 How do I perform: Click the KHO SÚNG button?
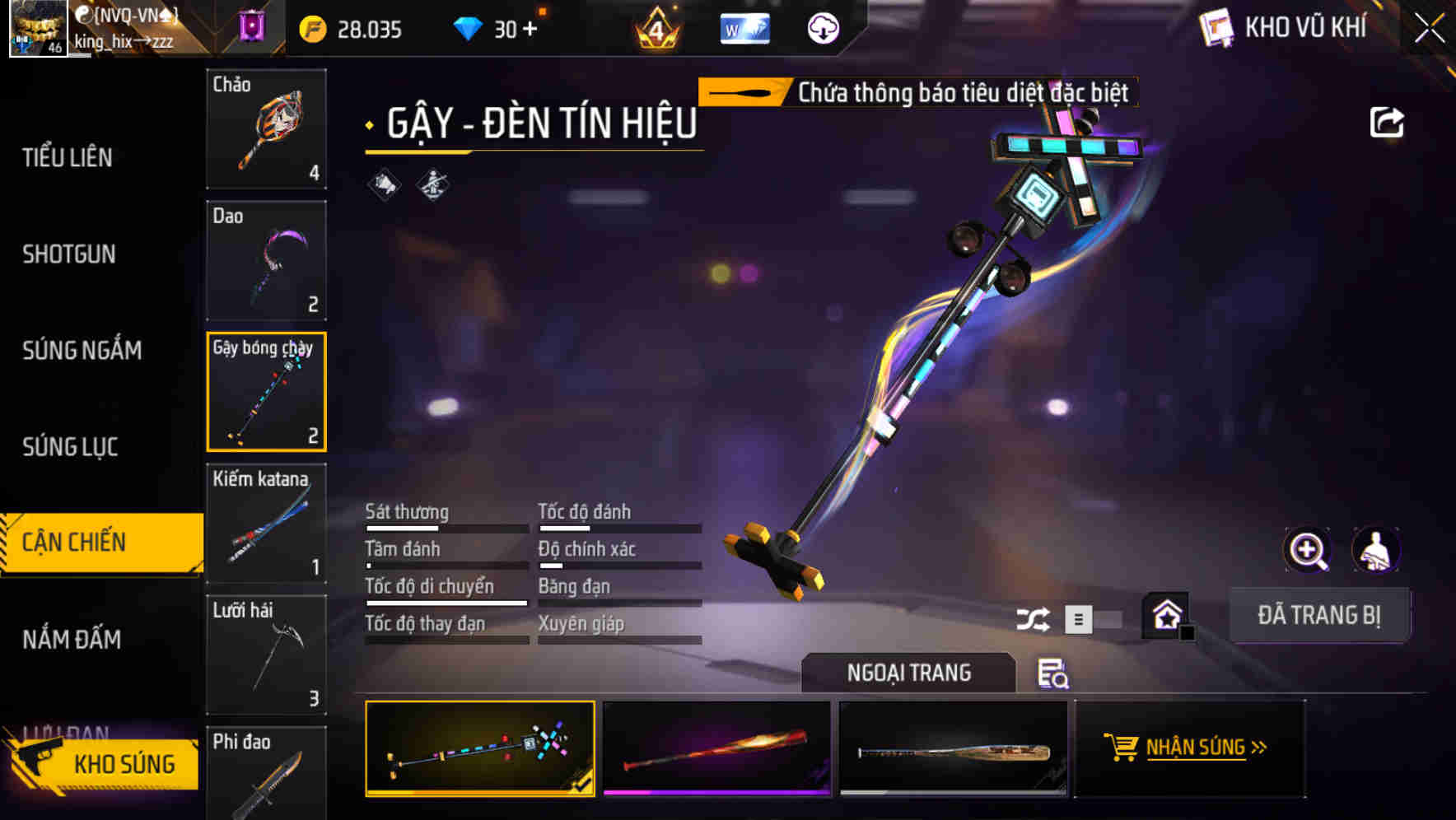105,764
